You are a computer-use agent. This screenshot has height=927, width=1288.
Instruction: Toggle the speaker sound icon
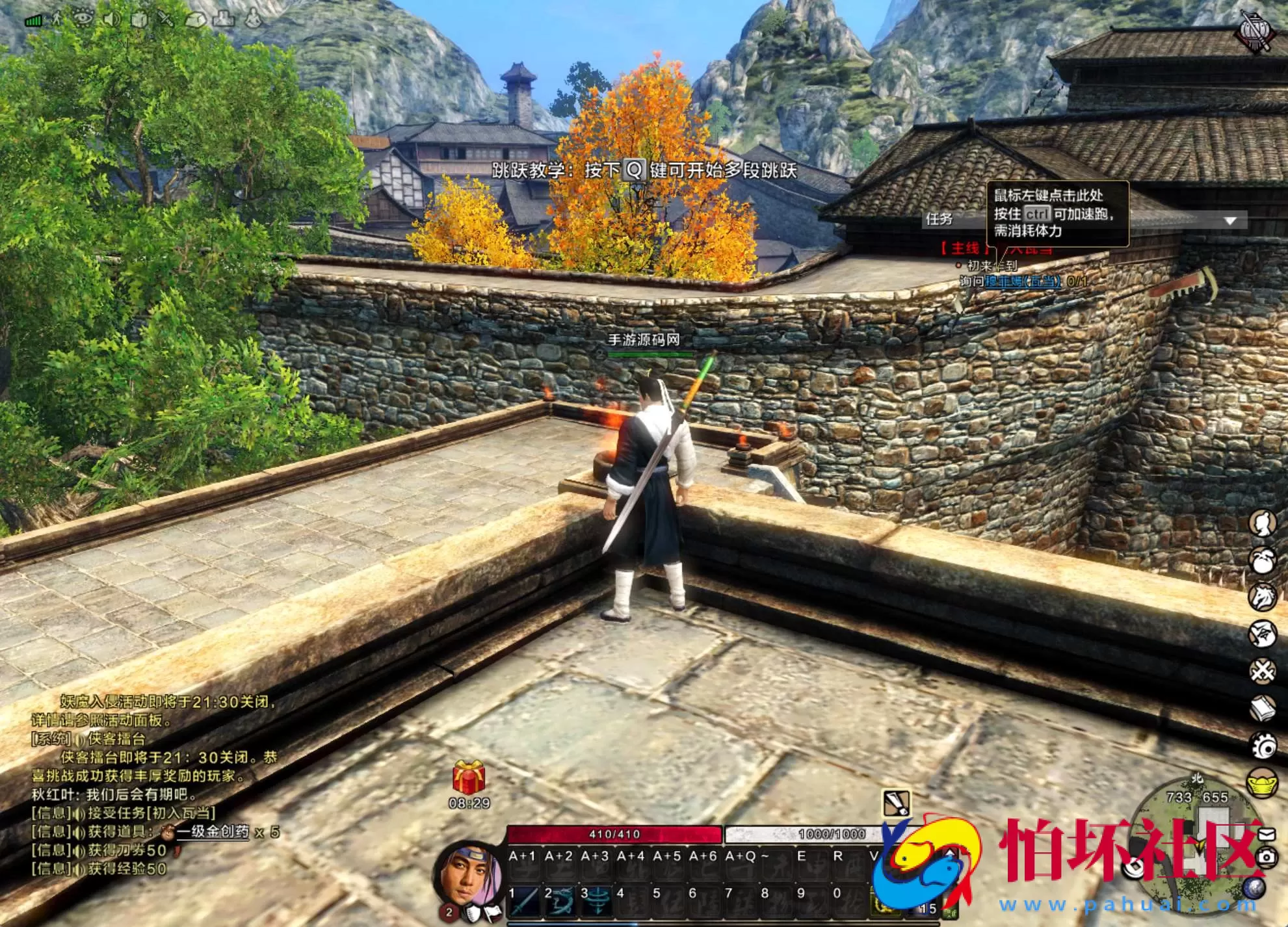click(112, 19)
